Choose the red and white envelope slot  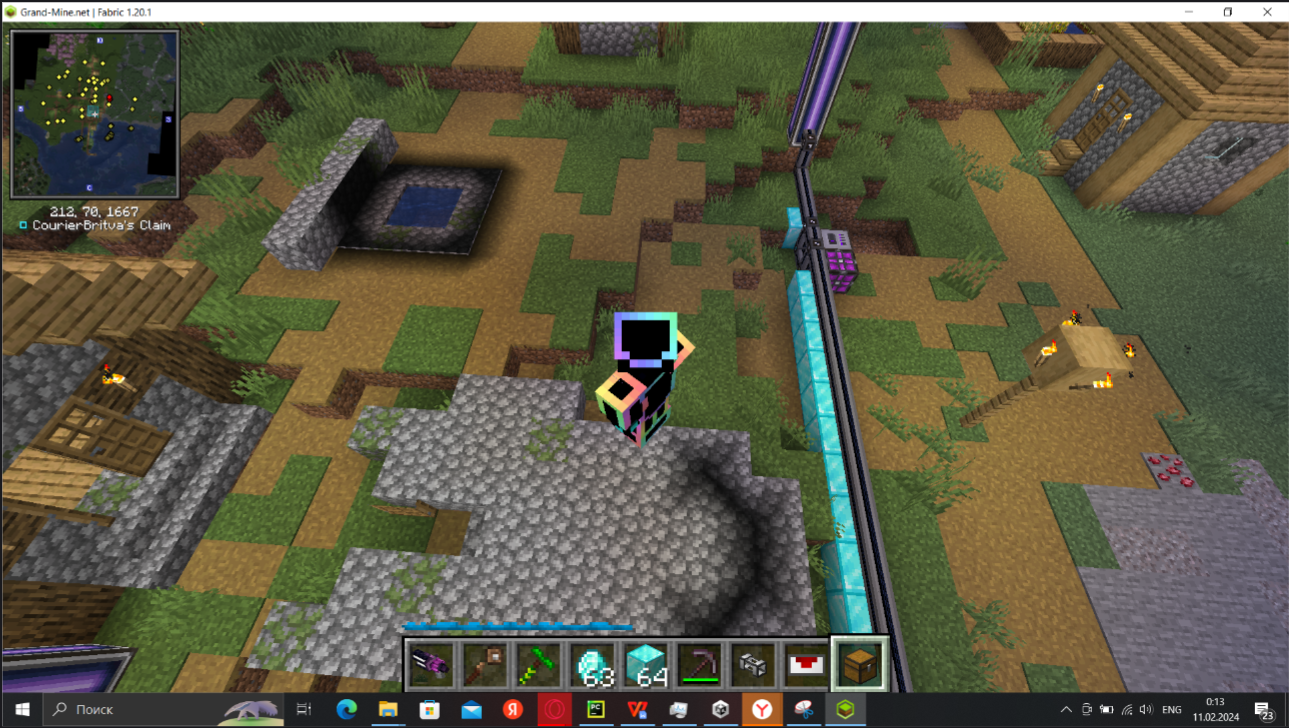pyautogui.click(x=806, y=664)
